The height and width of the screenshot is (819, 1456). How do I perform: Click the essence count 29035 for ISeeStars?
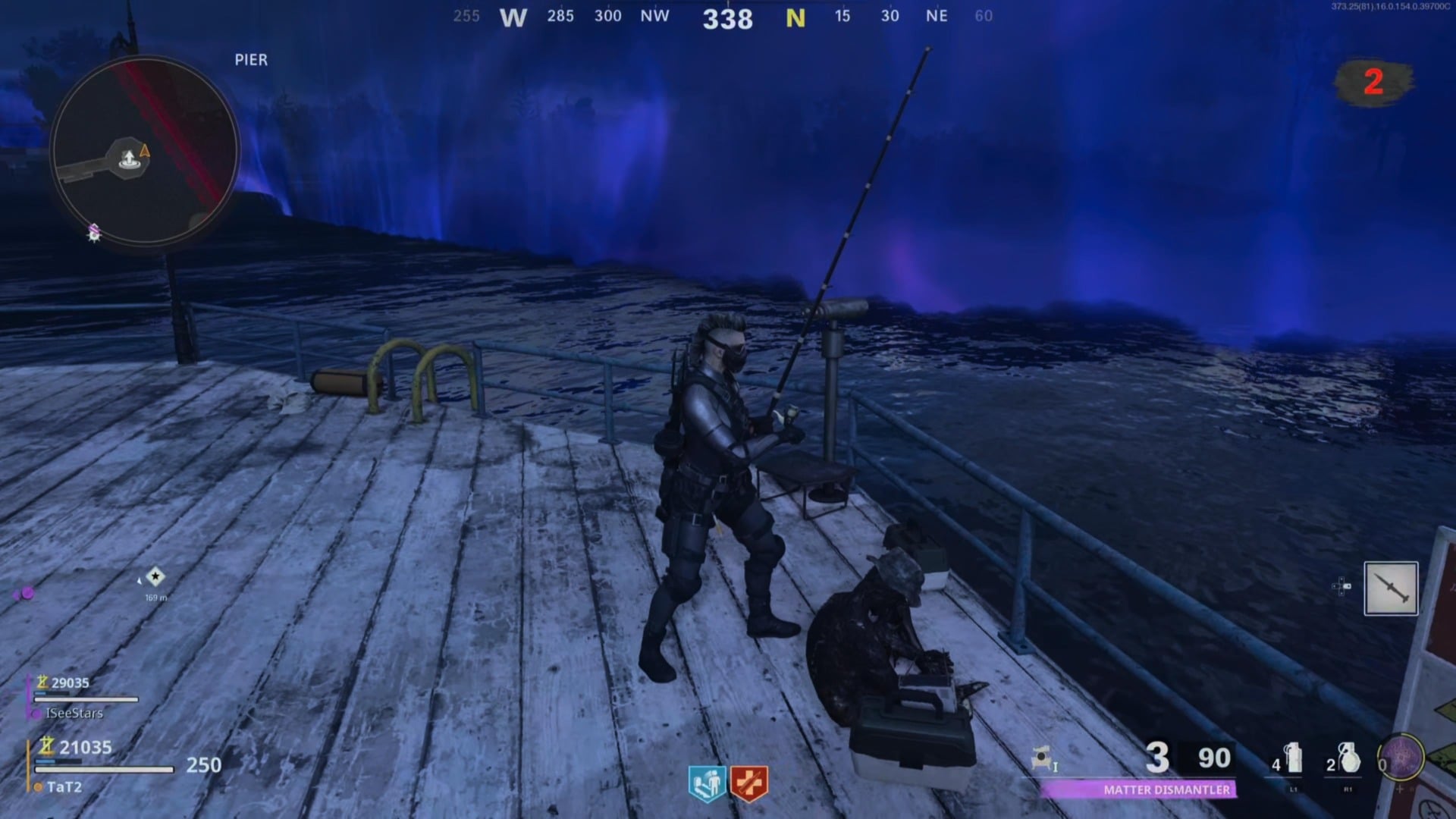pyautogui.click(x=71, y=682)
